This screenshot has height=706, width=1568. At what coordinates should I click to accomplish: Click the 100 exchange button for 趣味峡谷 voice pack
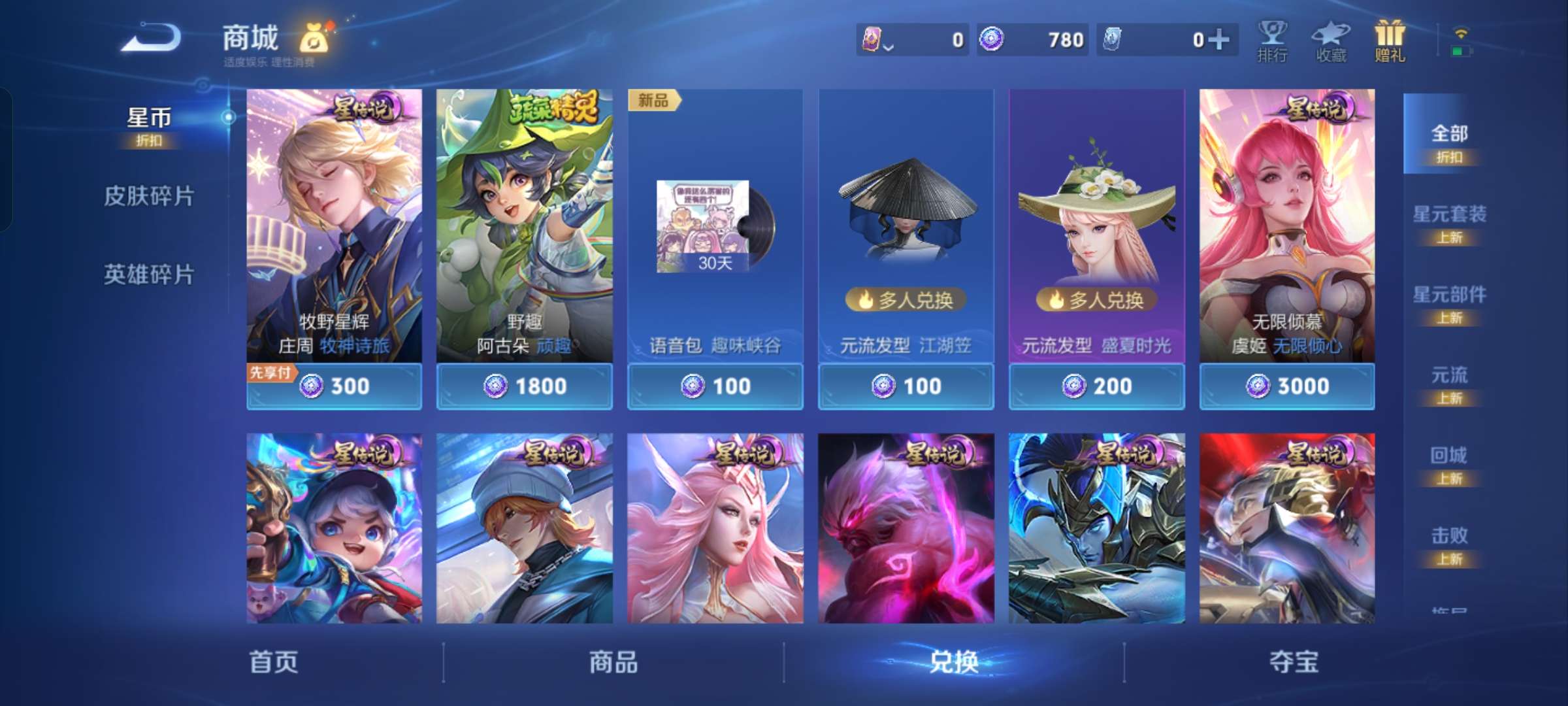[715, 386]
